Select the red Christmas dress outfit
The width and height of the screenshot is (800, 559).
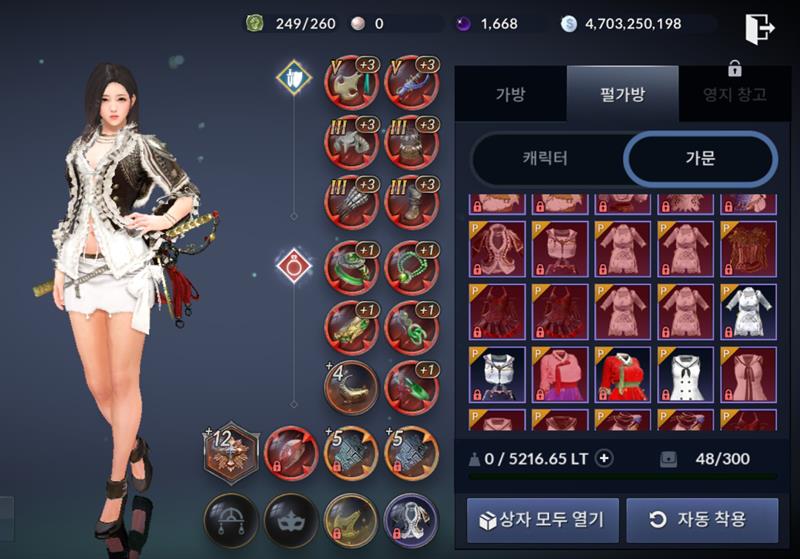(623, 374)
